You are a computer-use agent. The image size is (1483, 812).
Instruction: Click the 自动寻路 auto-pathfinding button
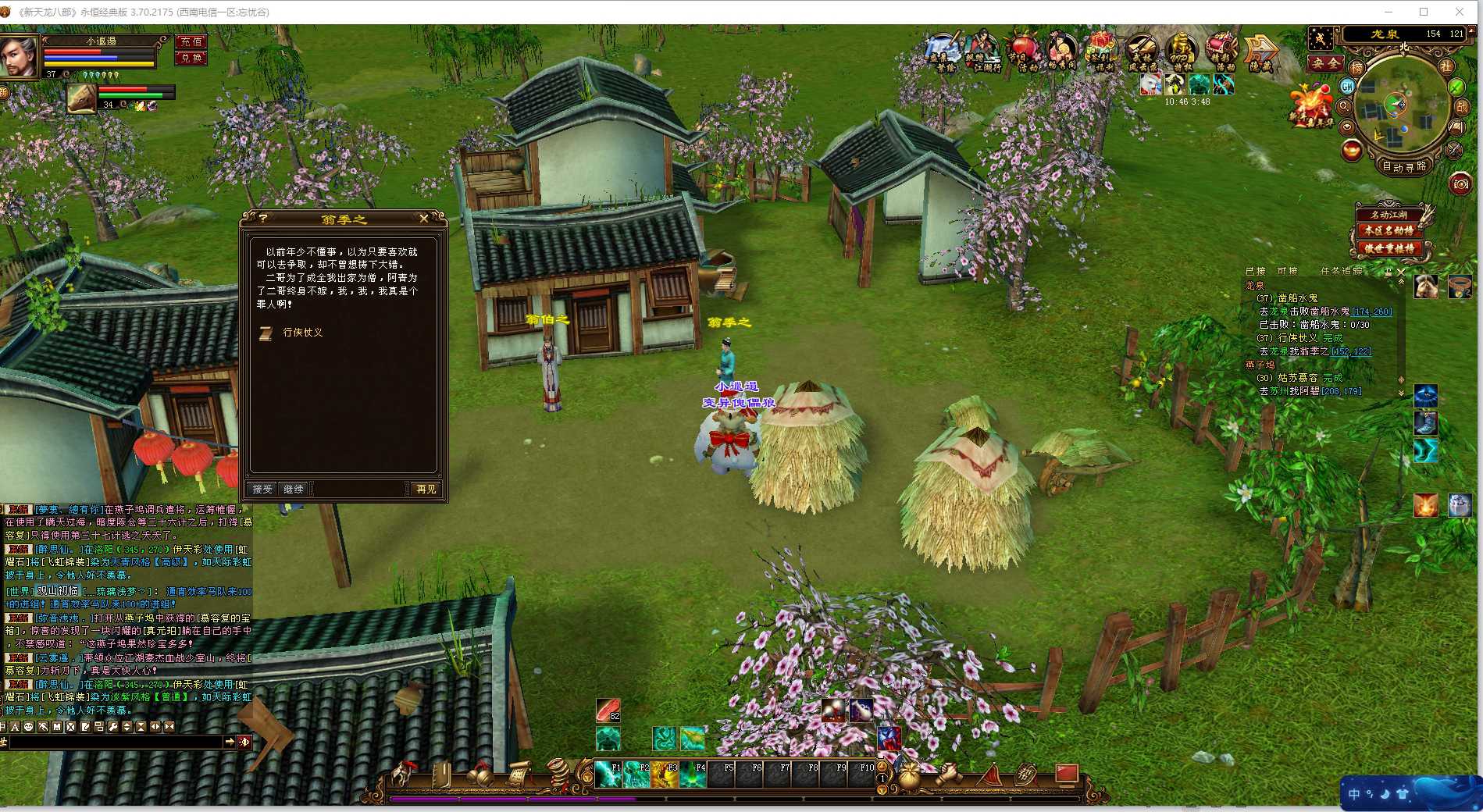1404,166
